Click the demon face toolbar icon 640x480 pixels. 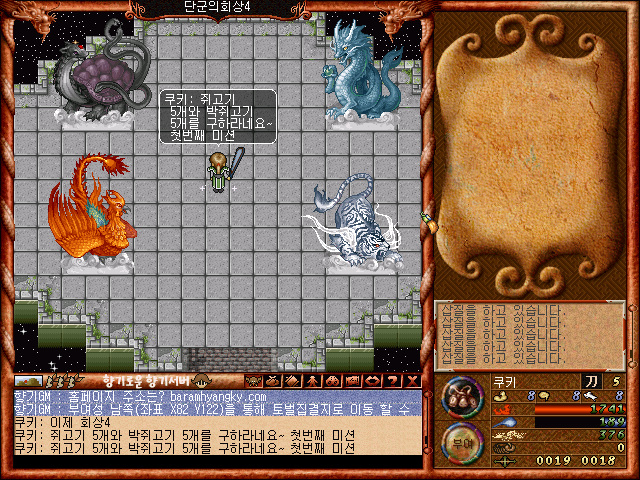(254, 380)
